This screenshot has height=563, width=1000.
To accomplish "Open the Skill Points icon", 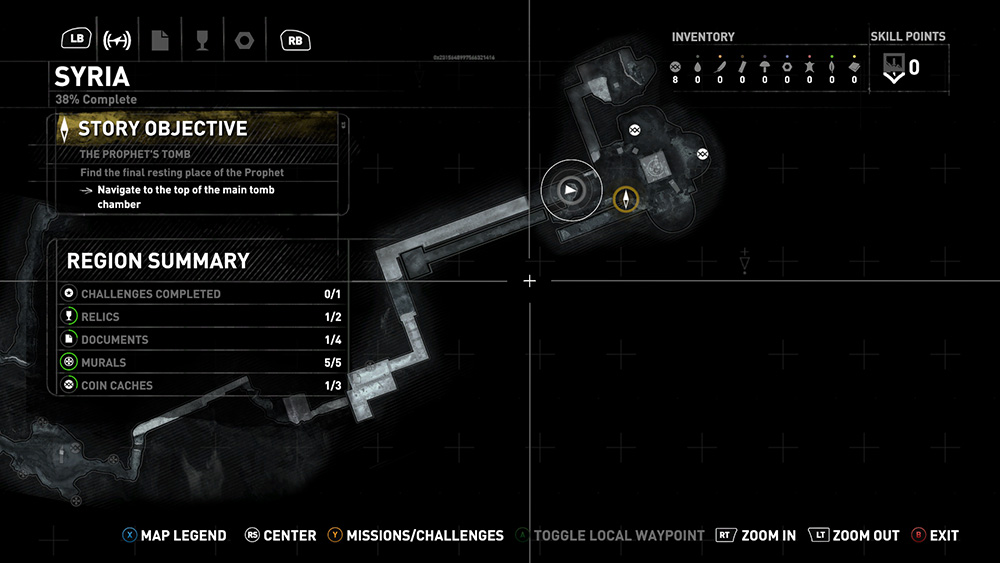I will coord(894,68).
